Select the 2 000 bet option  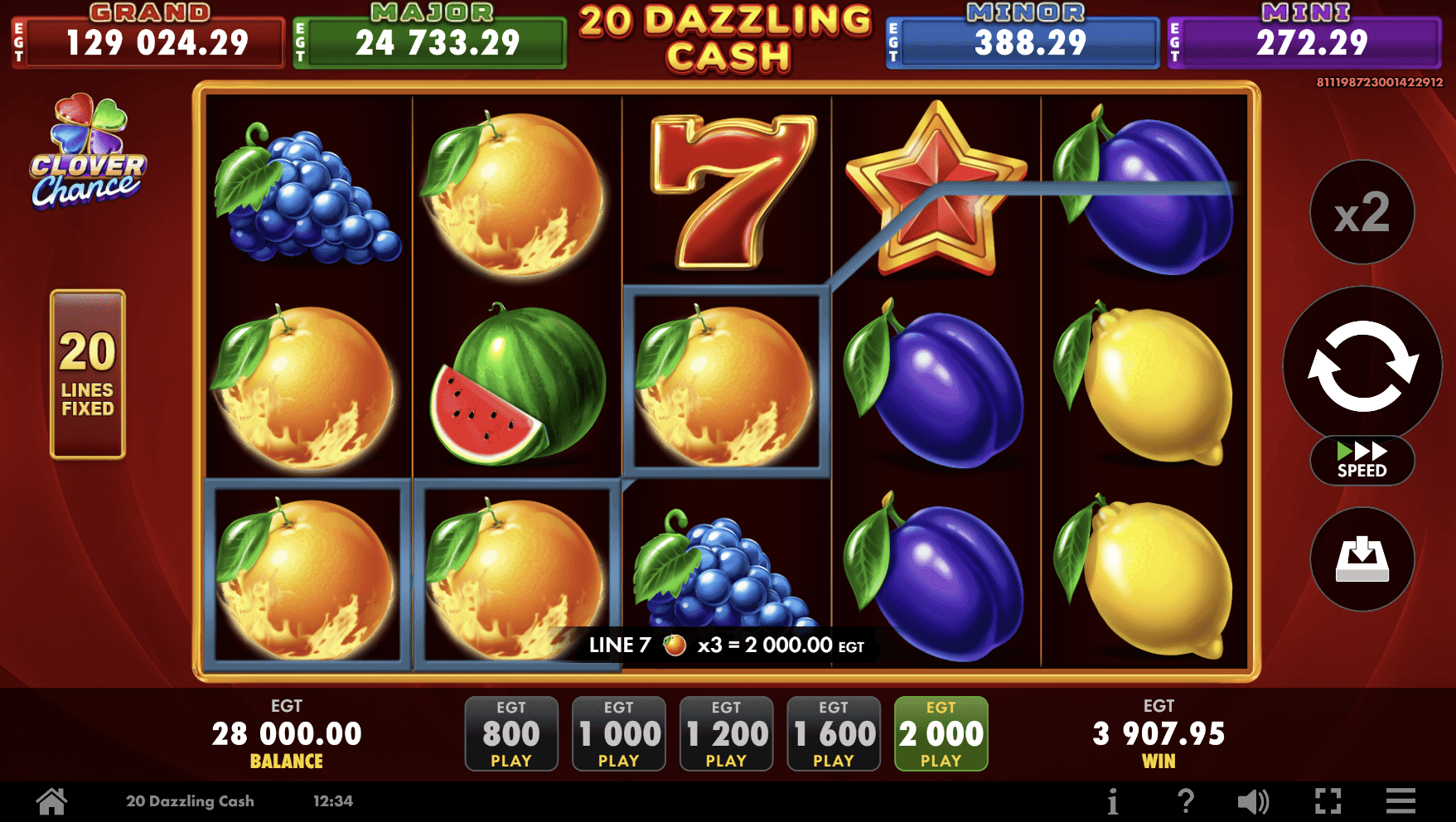940,733
